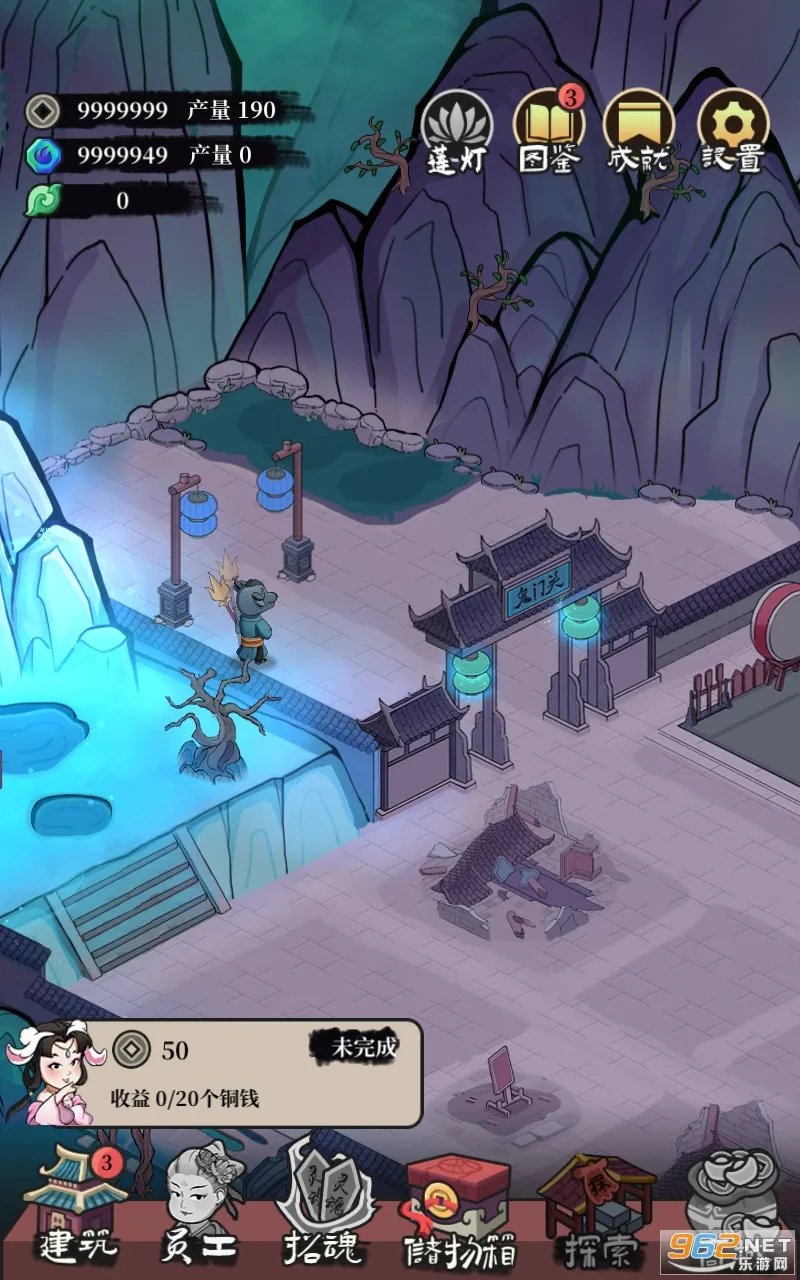
Task: Open the 建筑 building menu
Action: (x=77, y=1207)
